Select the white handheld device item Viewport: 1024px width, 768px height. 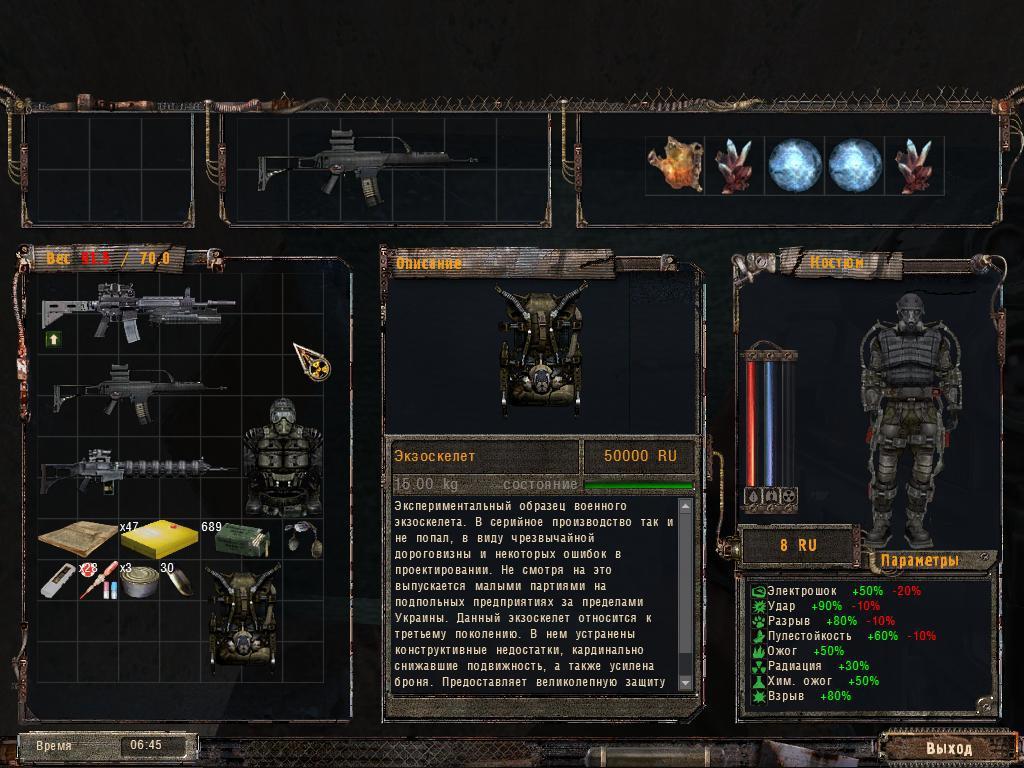point(58,580)
